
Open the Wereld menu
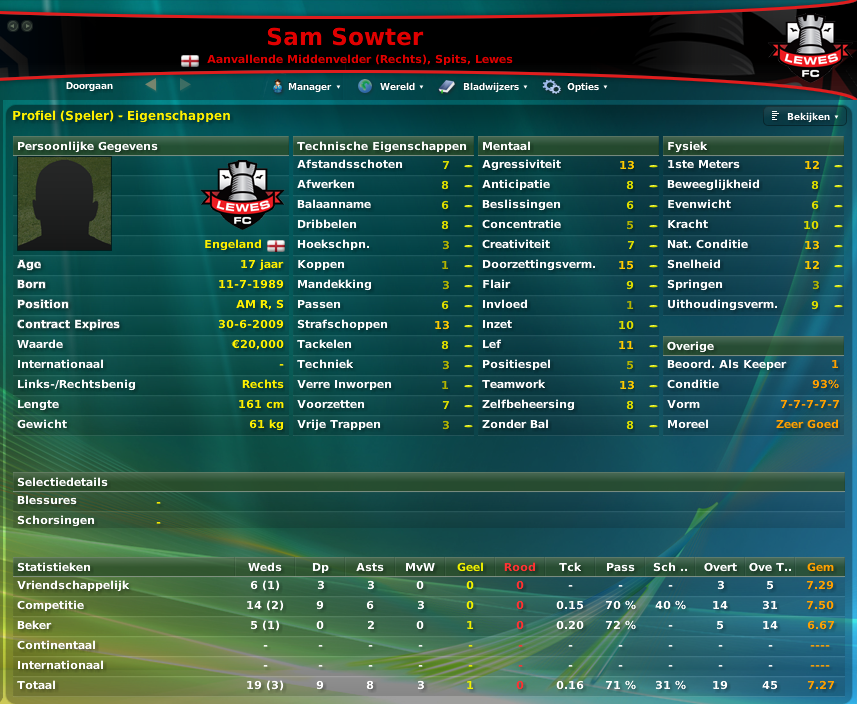[x=391, y=87]
